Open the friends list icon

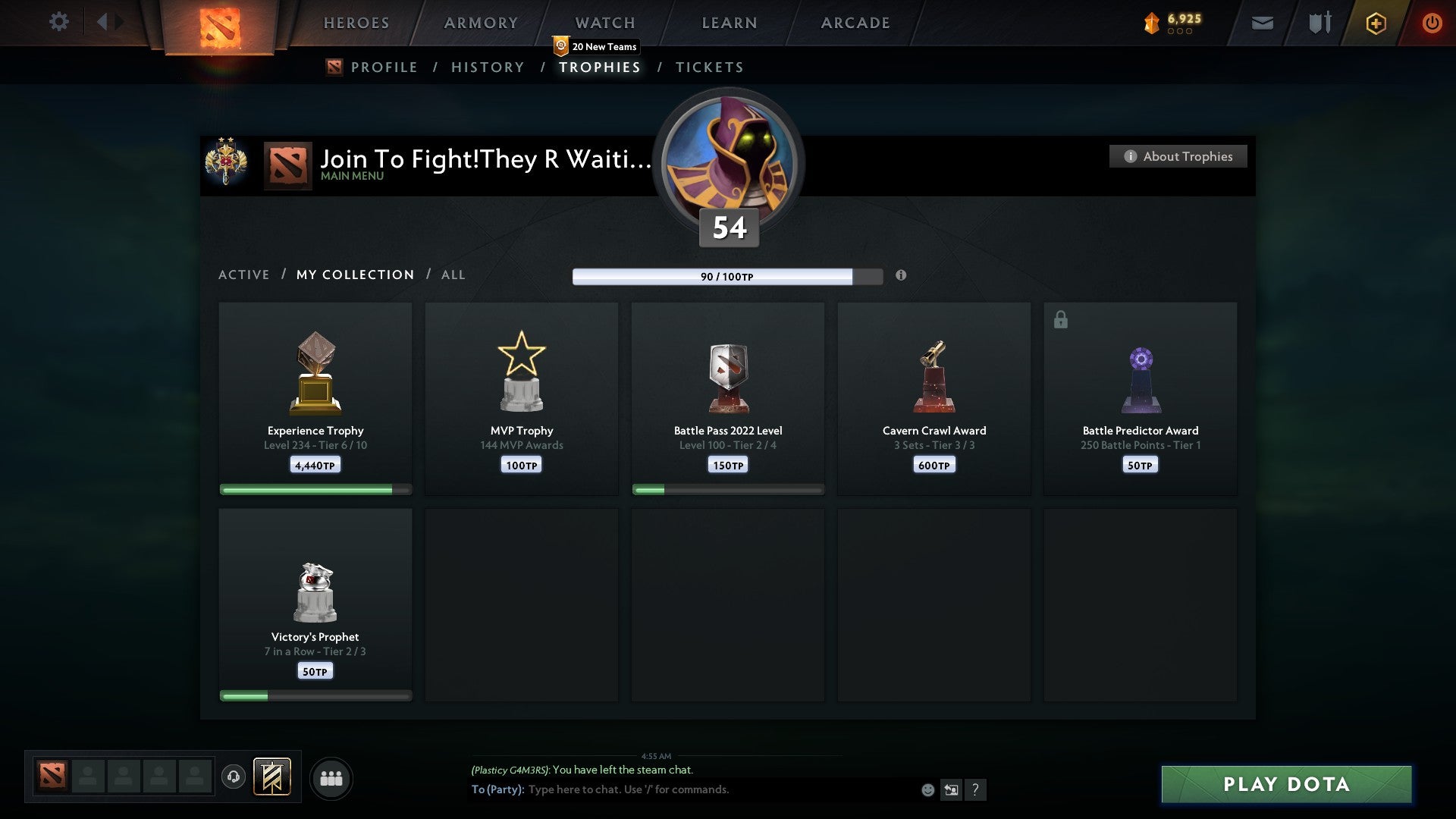click(x=331, y=777)
